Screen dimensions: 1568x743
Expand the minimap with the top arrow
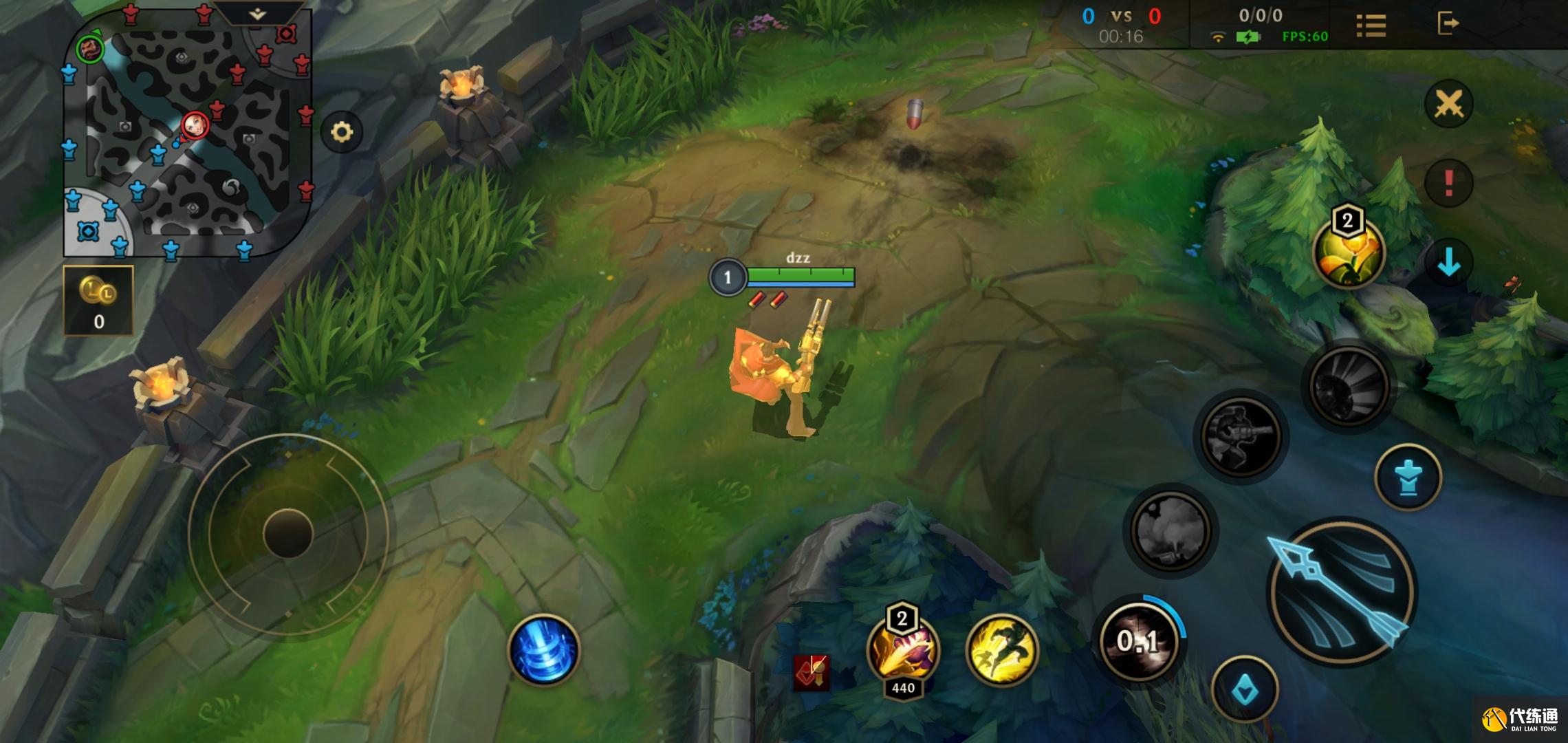pos(257,14)
